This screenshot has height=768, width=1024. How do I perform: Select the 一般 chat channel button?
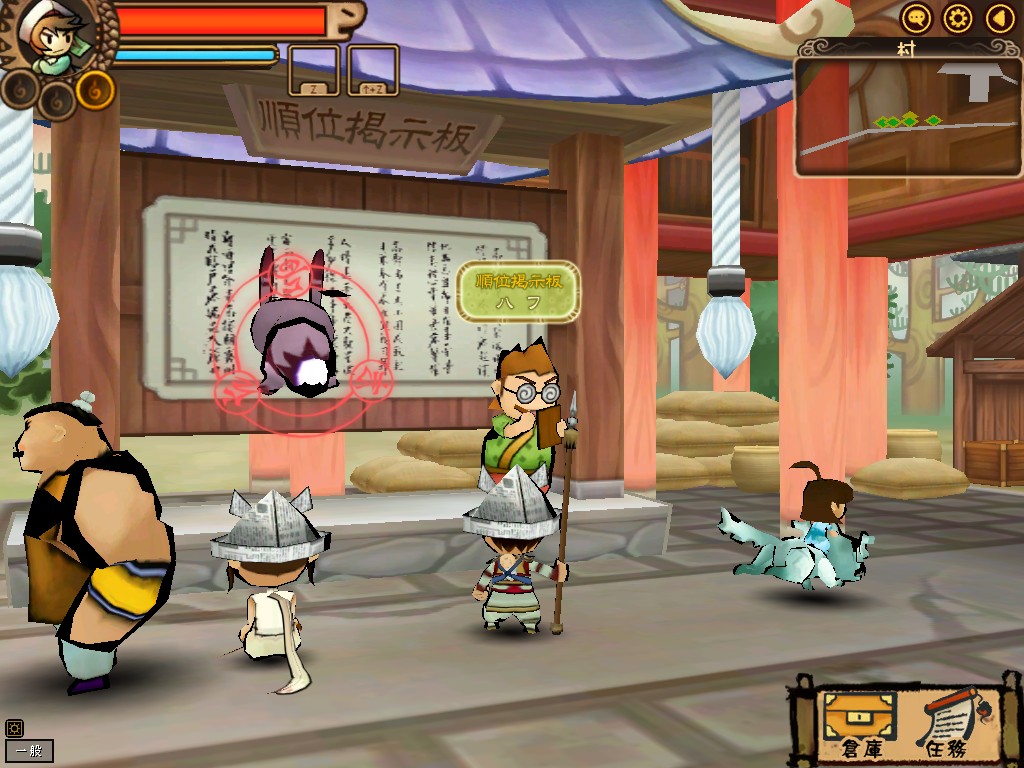29,751
